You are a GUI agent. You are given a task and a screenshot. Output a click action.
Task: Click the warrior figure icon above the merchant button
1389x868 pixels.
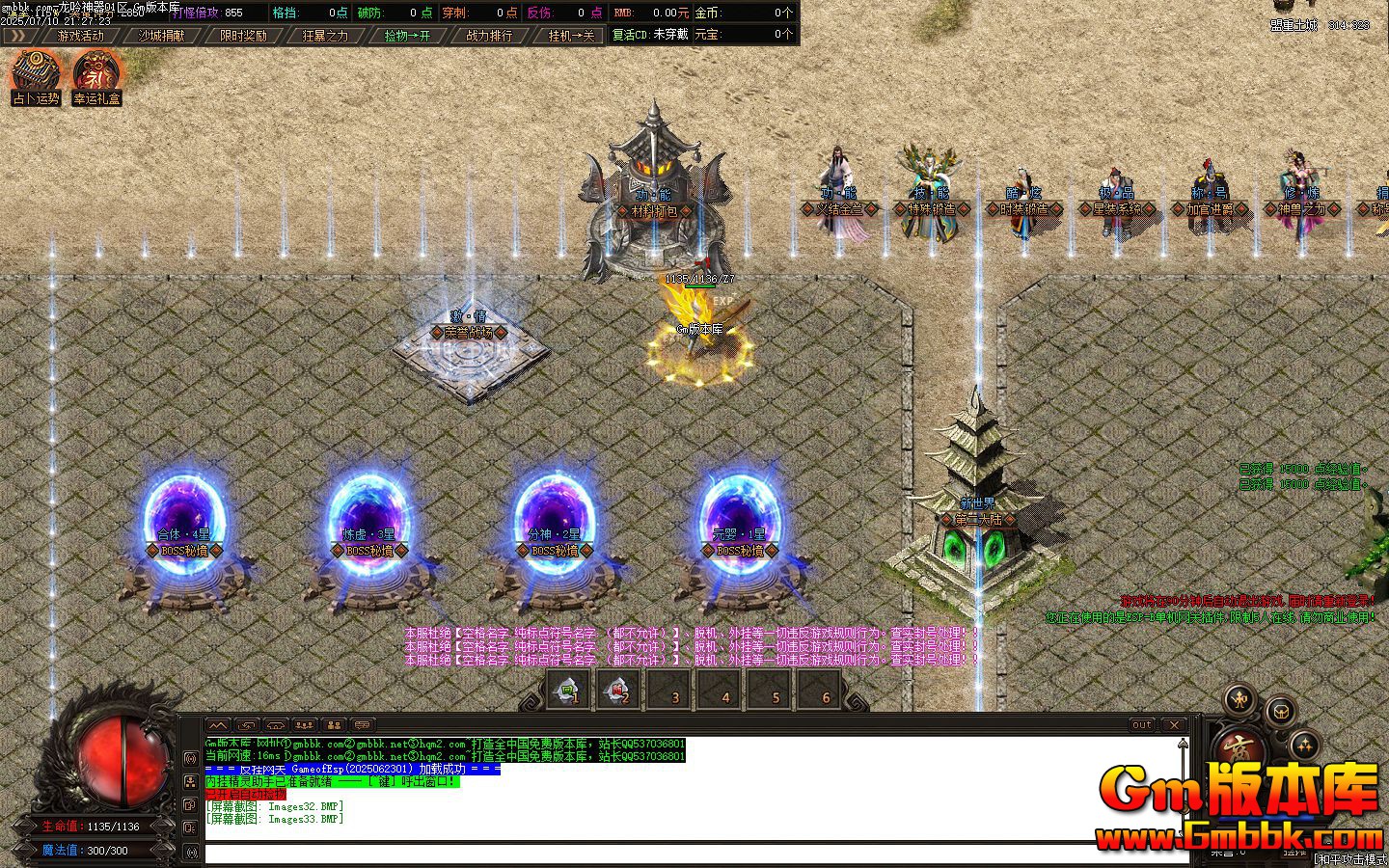click(x=1239, y=700)
